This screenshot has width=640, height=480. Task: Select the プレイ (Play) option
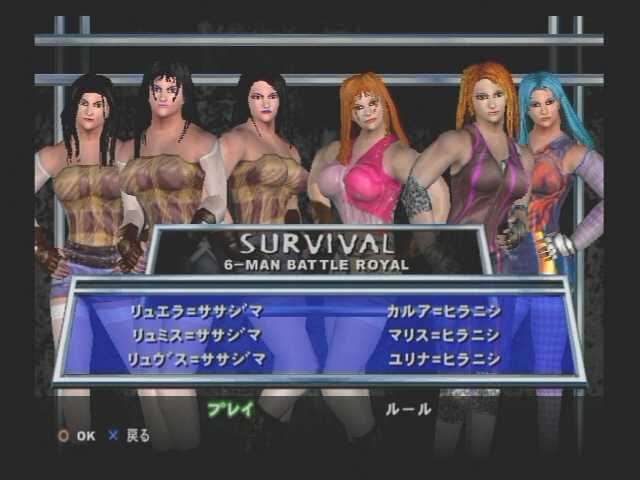click(230, 408)
